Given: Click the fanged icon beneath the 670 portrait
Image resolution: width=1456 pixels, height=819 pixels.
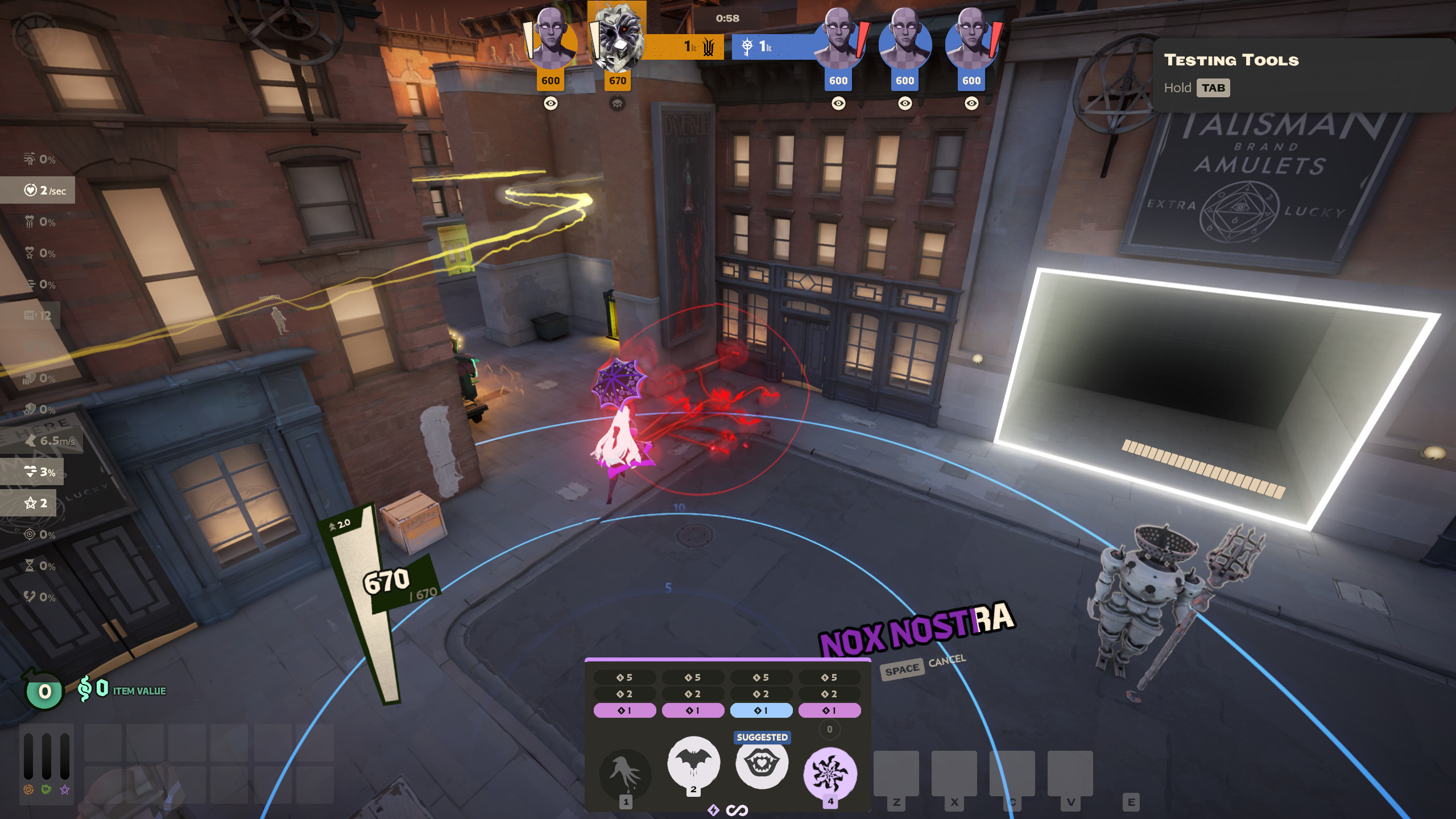Looking at the screenshot, I should click(617, 104).
